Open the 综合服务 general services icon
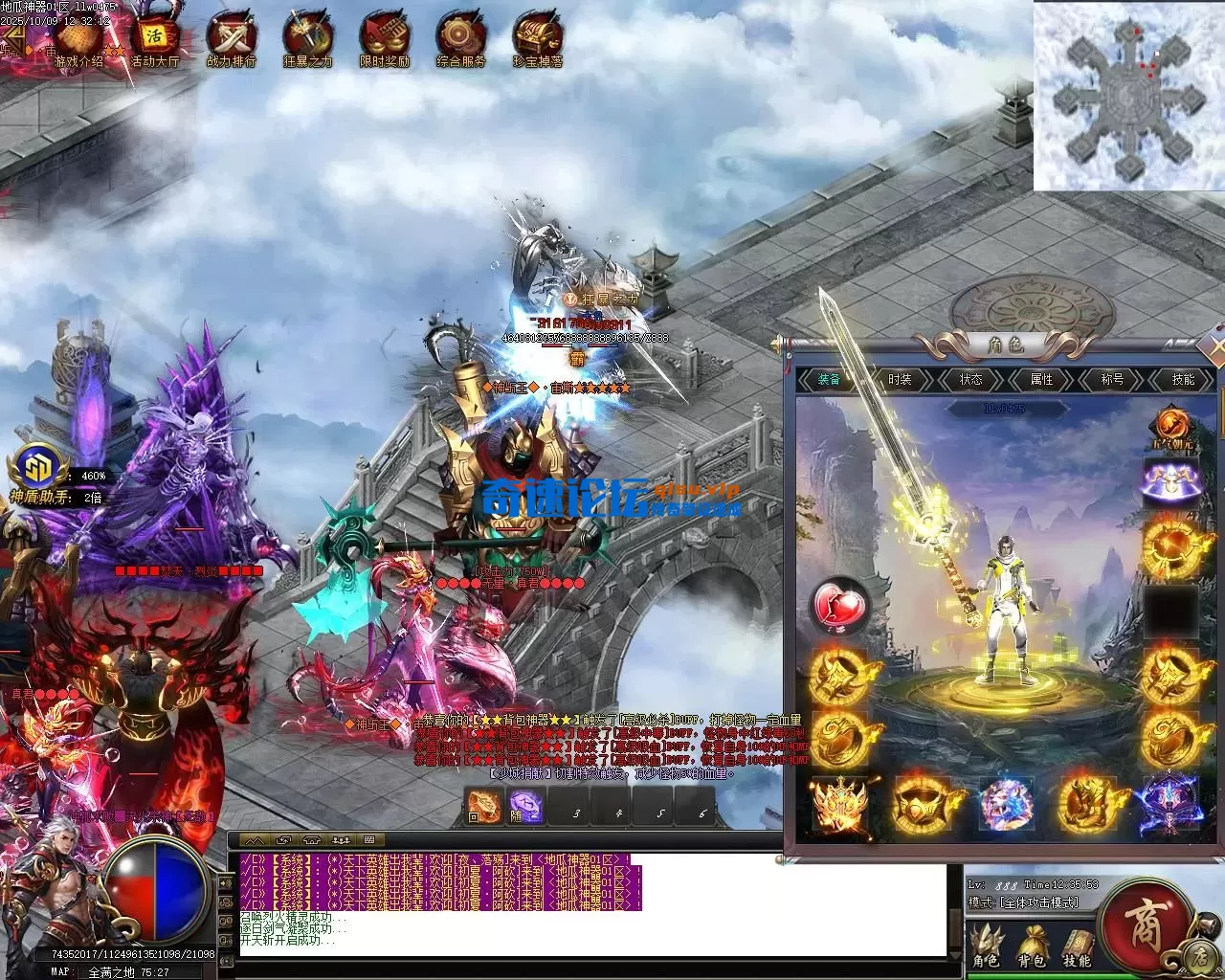Screen dimensions: 1225x980 [460, 40]
